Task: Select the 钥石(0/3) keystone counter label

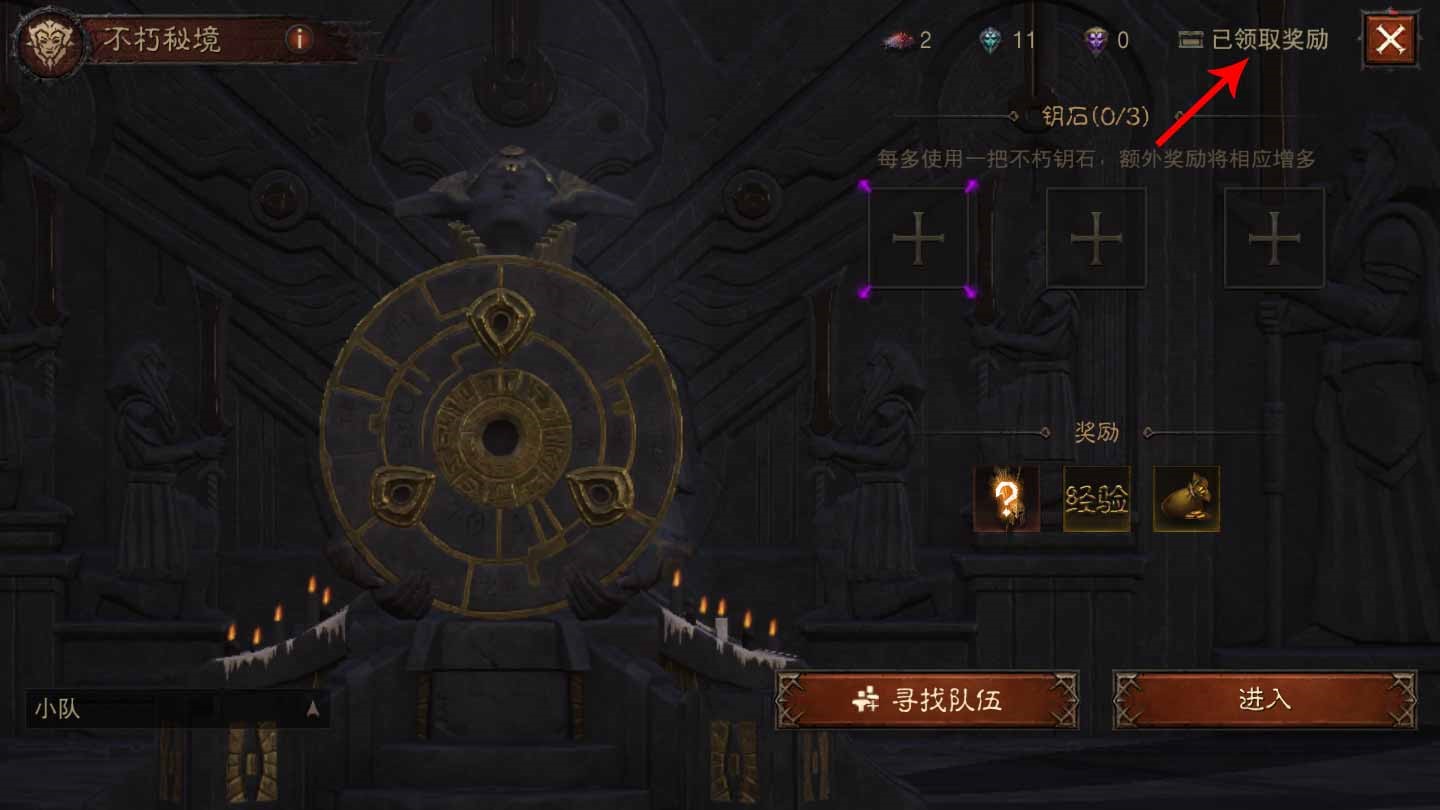Action: pyautogui.click(x=1096, y=115)
